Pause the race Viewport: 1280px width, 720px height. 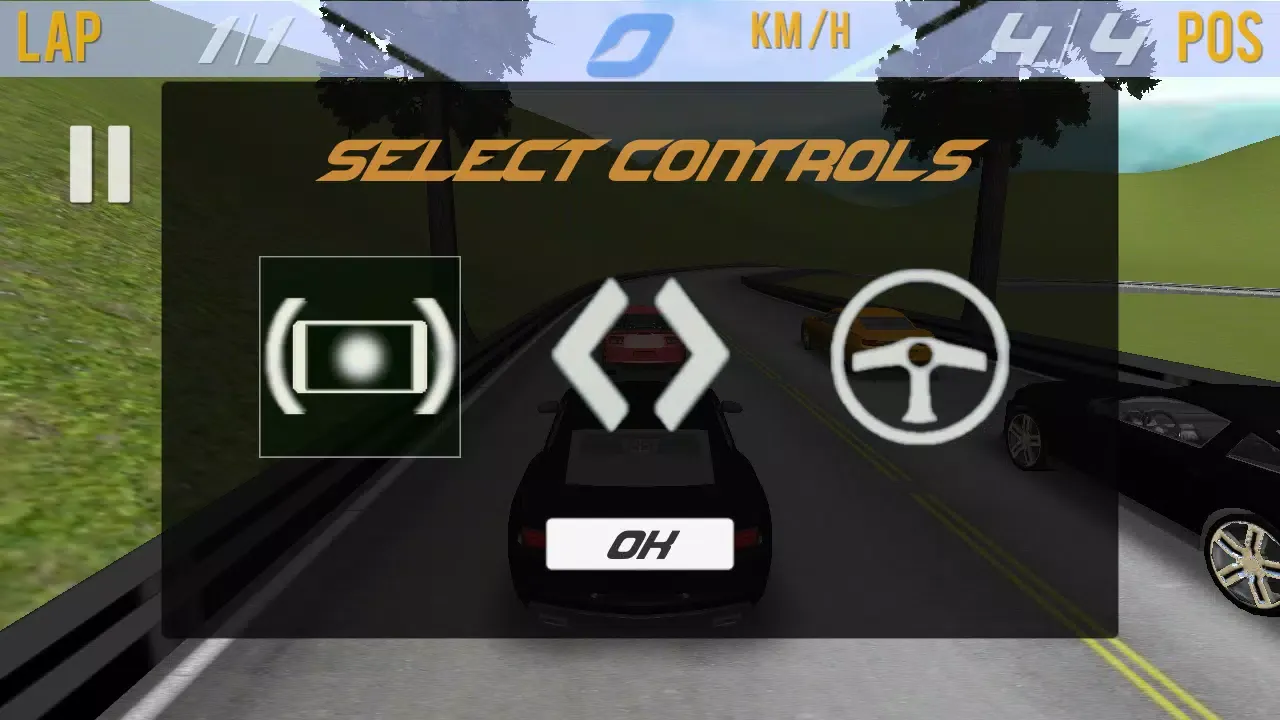pyautogui.click(x=100, y=164)
